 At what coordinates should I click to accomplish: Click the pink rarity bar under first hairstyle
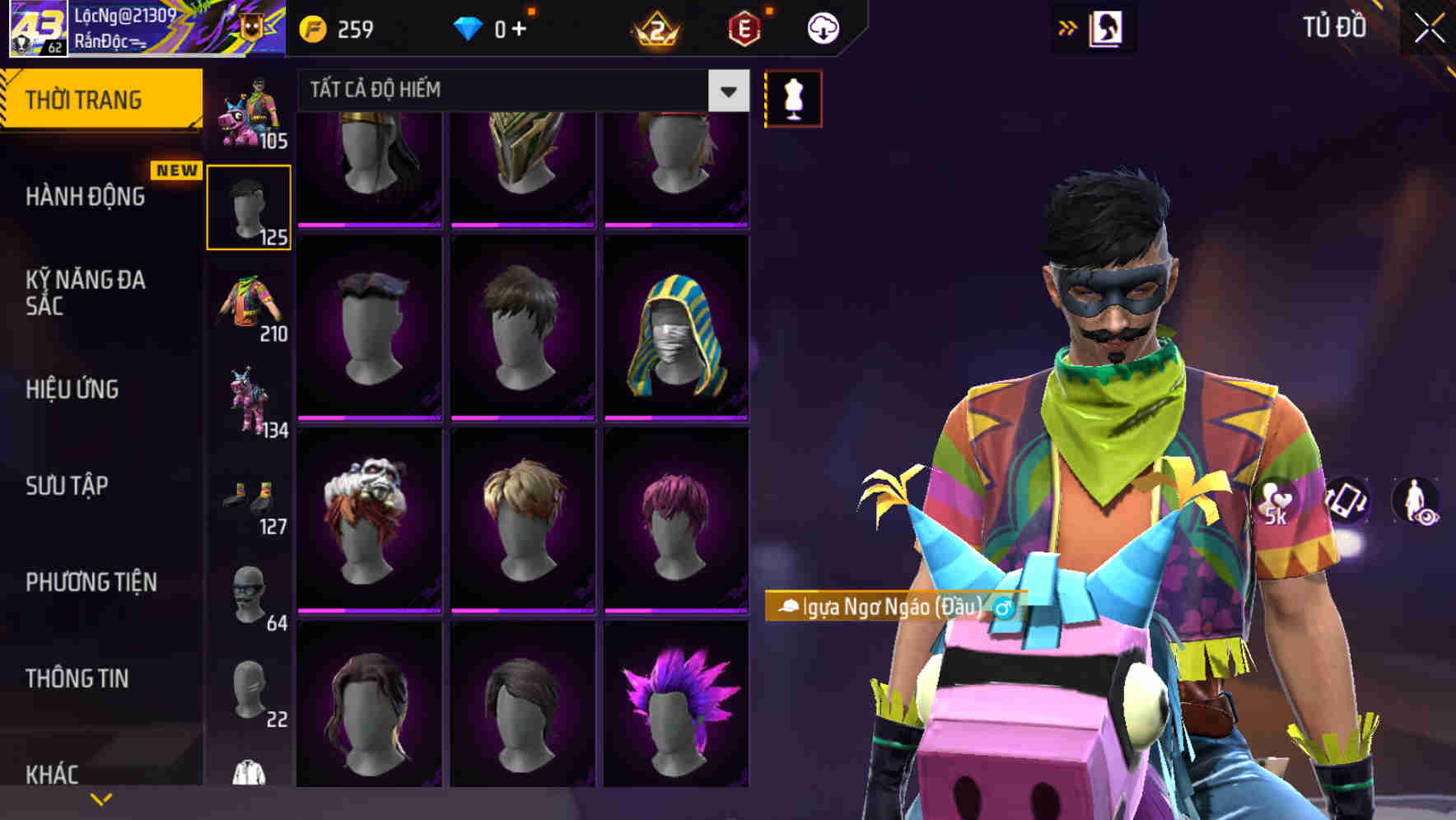pyautogui.click(x=366, y=226)
